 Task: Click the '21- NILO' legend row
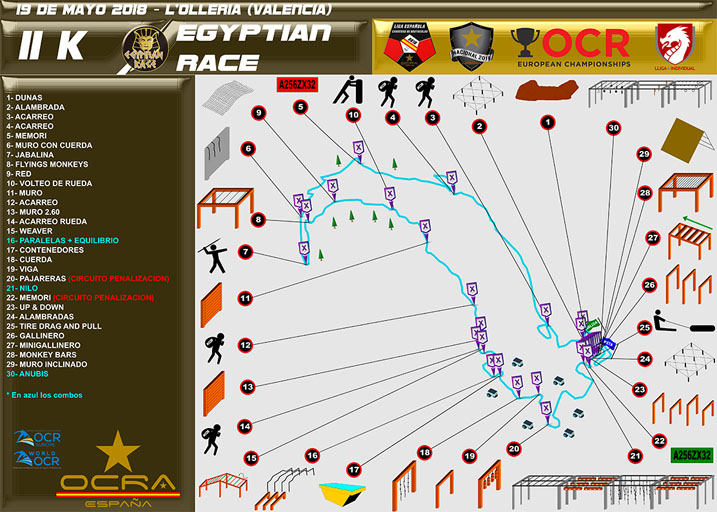coord(25,288)
